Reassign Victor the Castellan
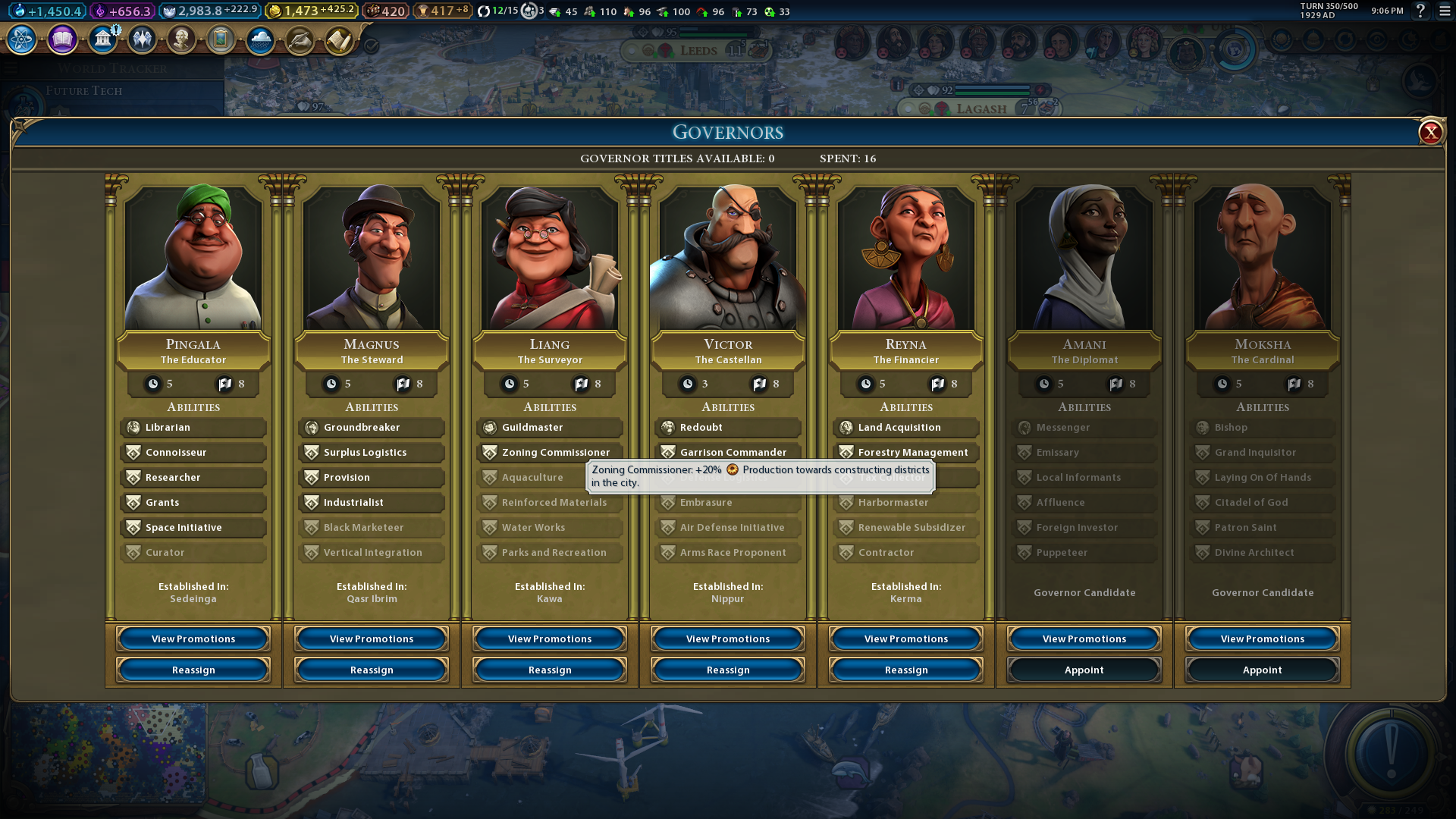Viewport: 1456px width, 819px height. (x=728, y=670)
